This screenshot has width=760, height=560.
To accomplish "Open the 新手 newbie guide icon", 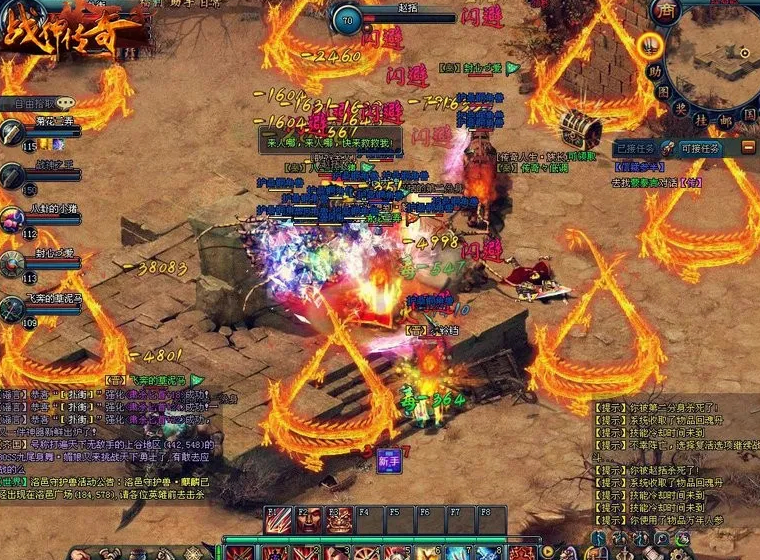I will (x=390, y=461).
